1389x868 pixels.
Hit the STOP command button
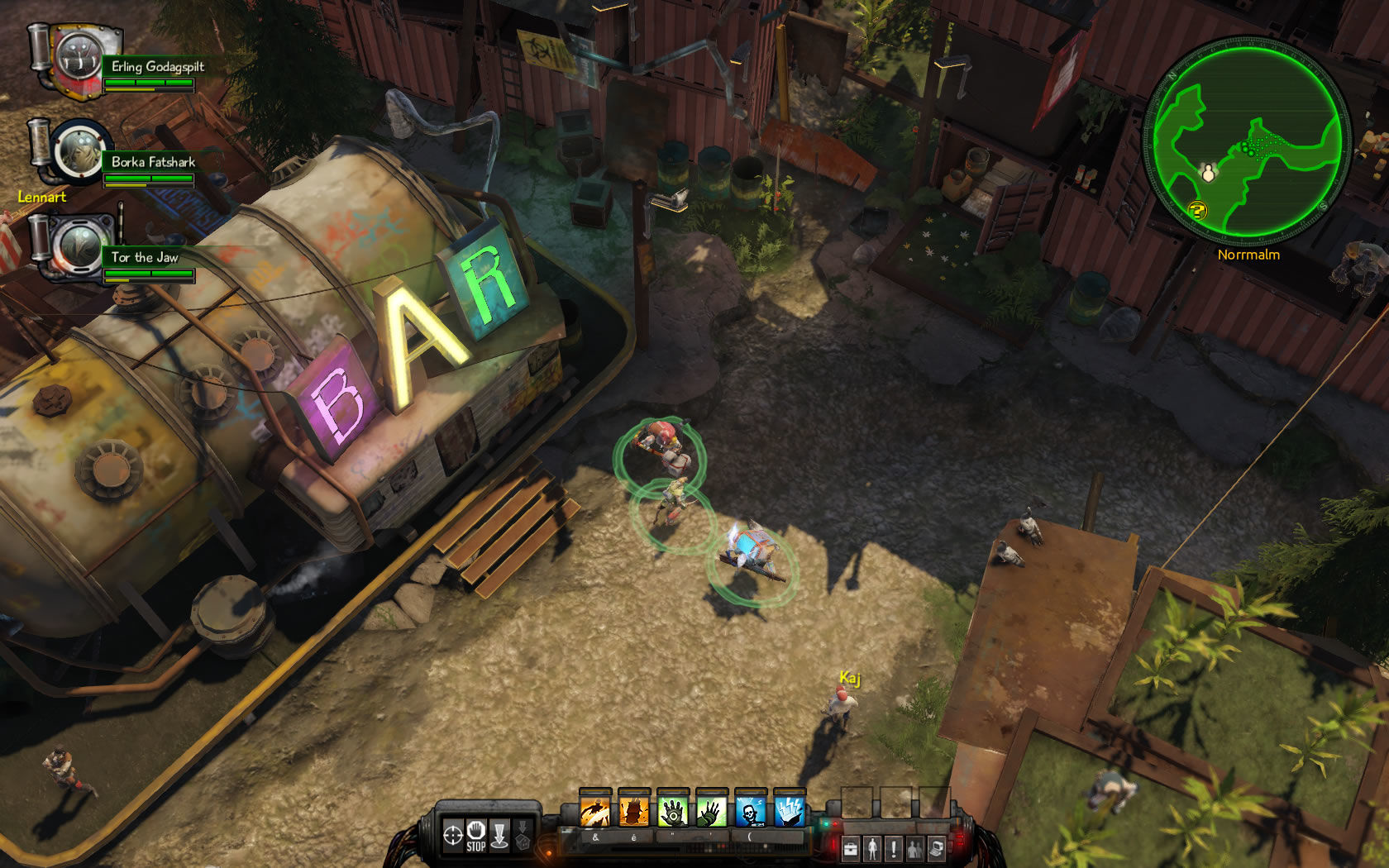click(x=475, y=835)
